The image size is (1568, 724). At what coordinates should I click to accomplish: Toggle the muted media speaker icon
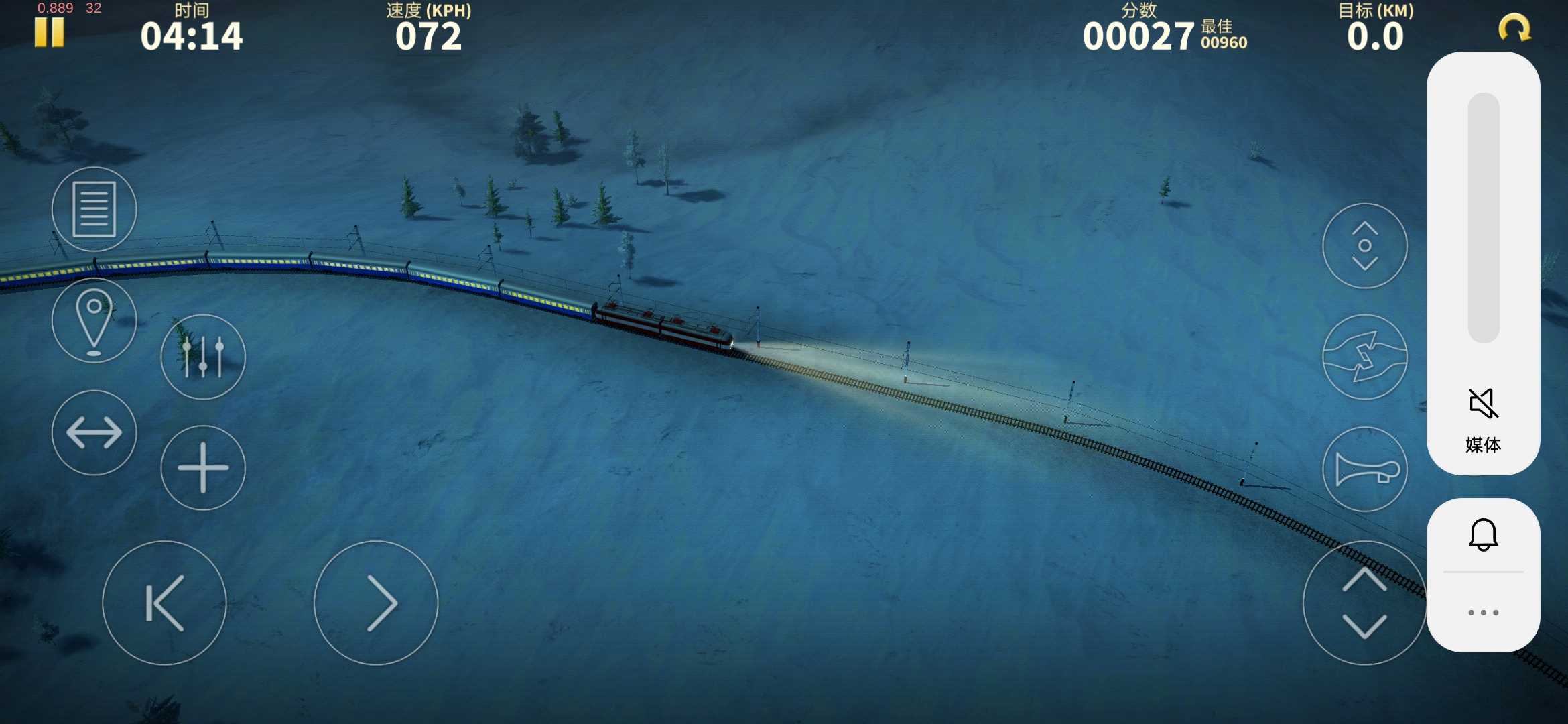click(x=1483, y=404)
